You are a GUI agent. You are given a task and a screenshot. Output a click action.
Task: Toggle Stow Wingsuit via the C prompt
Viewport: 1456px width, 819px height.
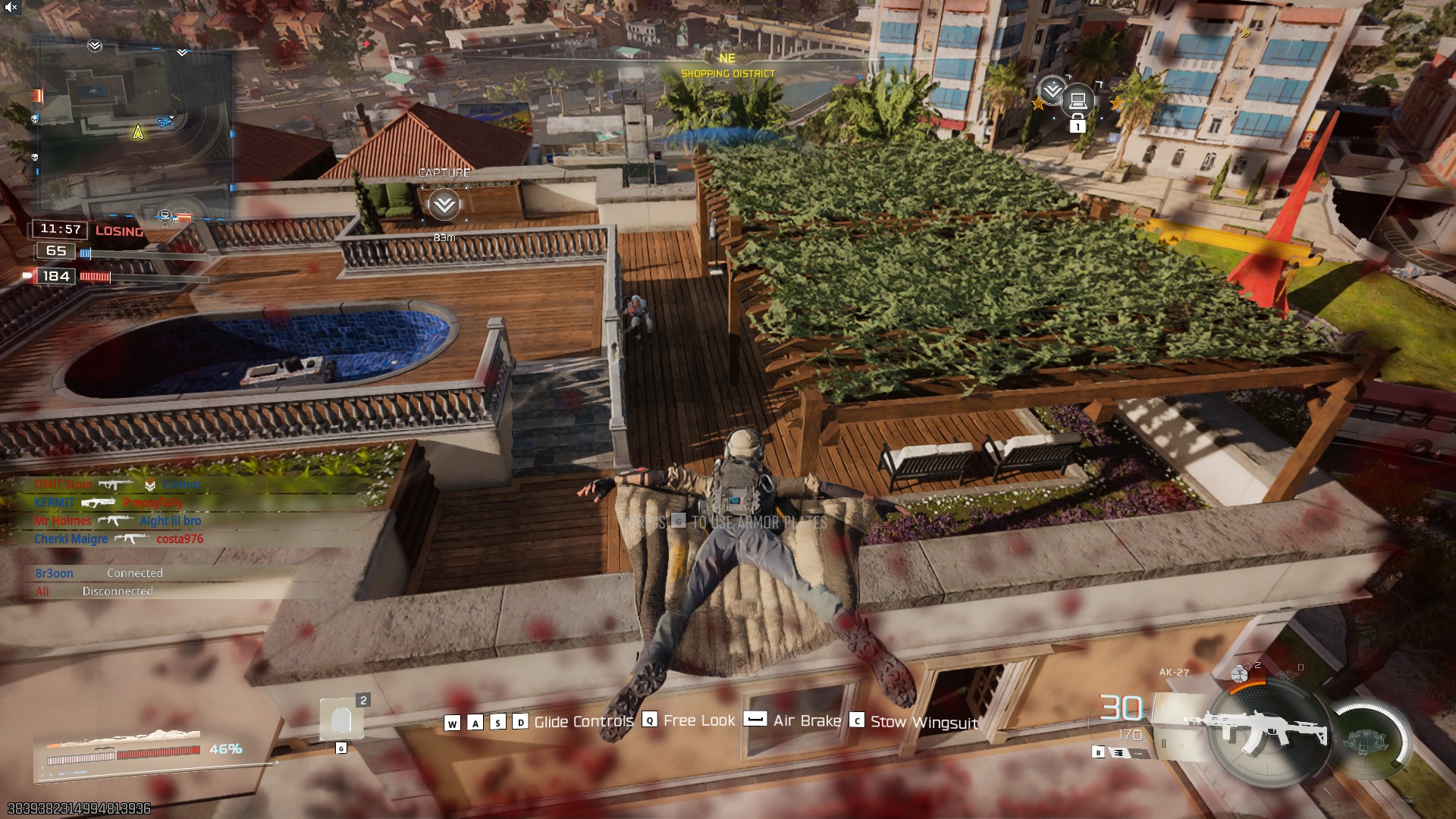click(x=857, y=721)
